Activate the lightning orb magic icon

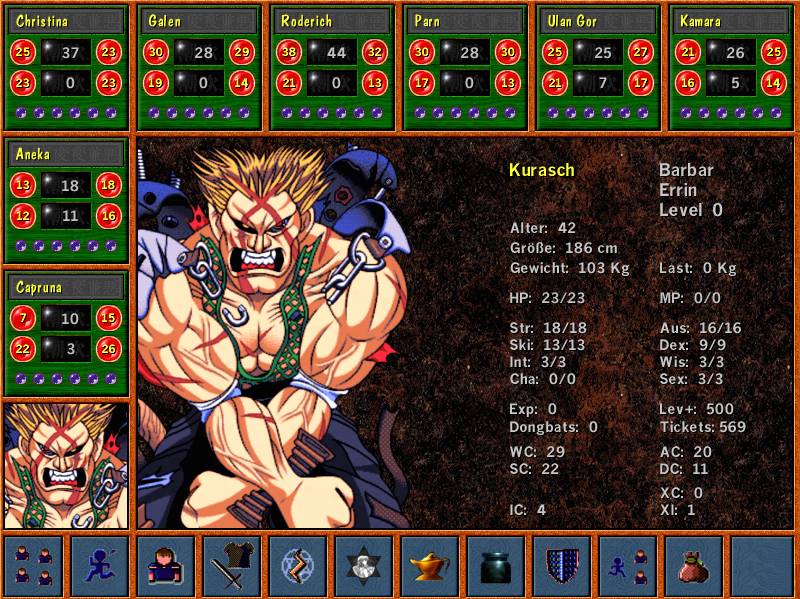(298, 566)
